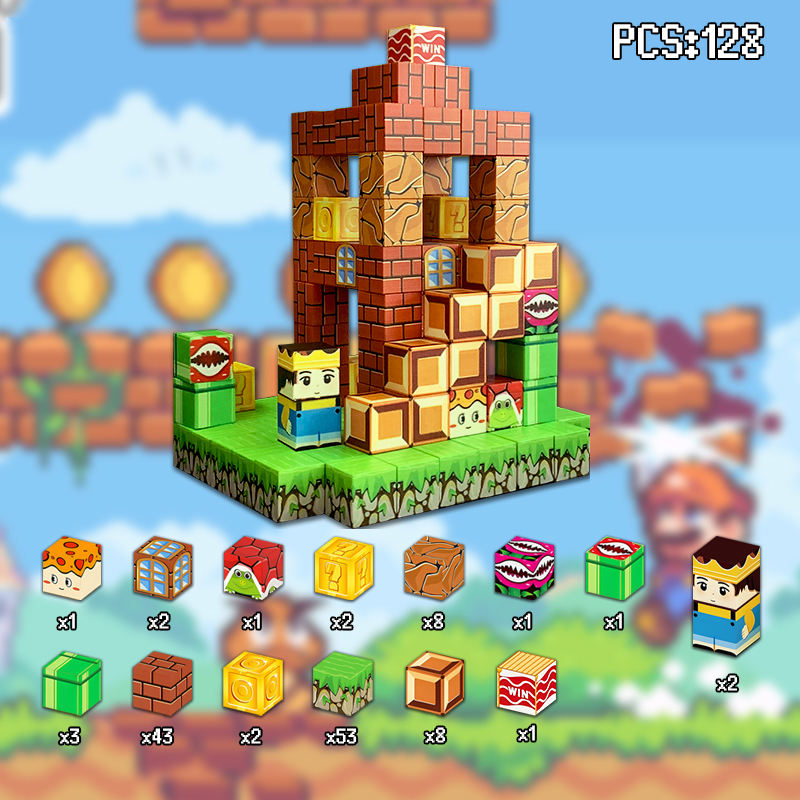Choose the cracked brown rock block

pyautogui.click(x=433, y=568)
